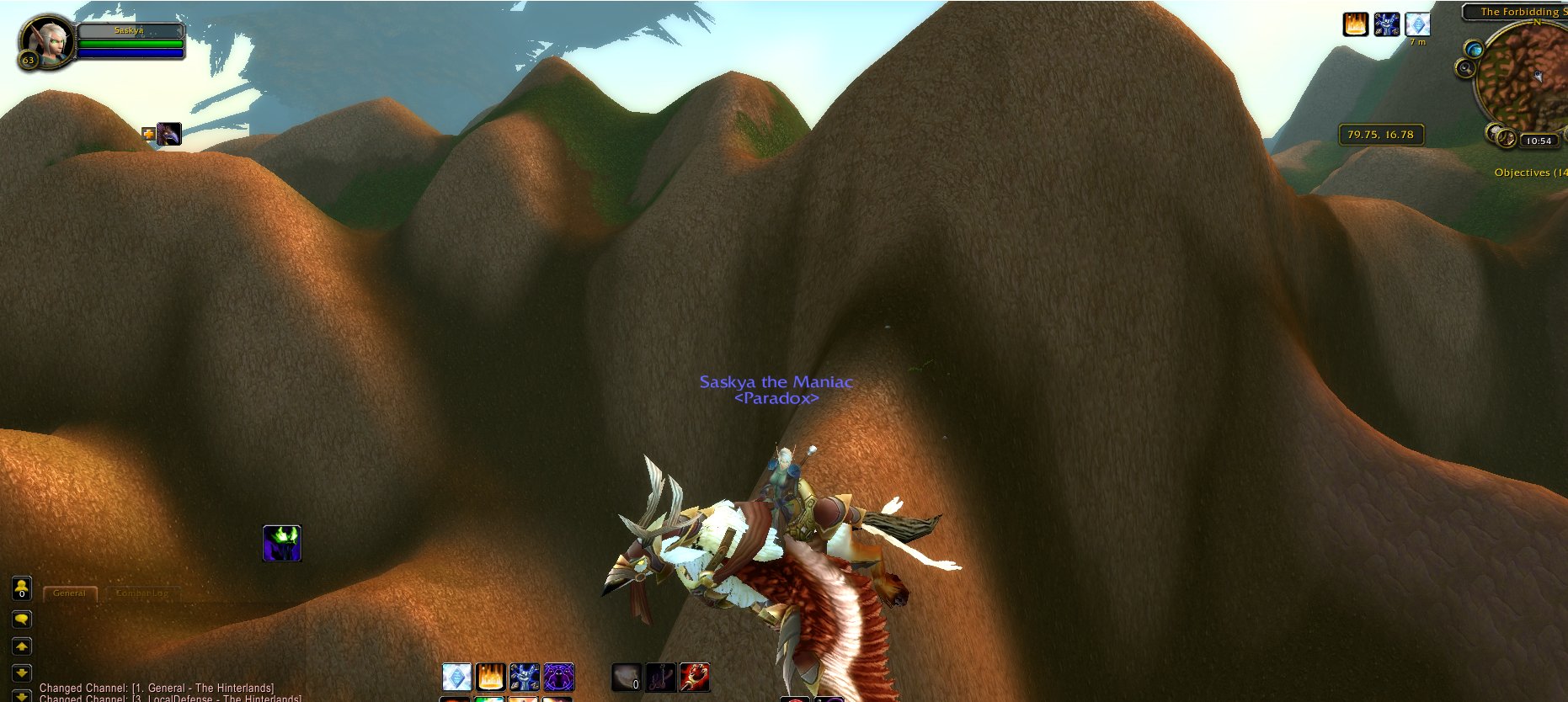Click the purple owl spell icon on the action bar
The width and height of the screenshot is (1568, 702).
[x=558, y=676]
